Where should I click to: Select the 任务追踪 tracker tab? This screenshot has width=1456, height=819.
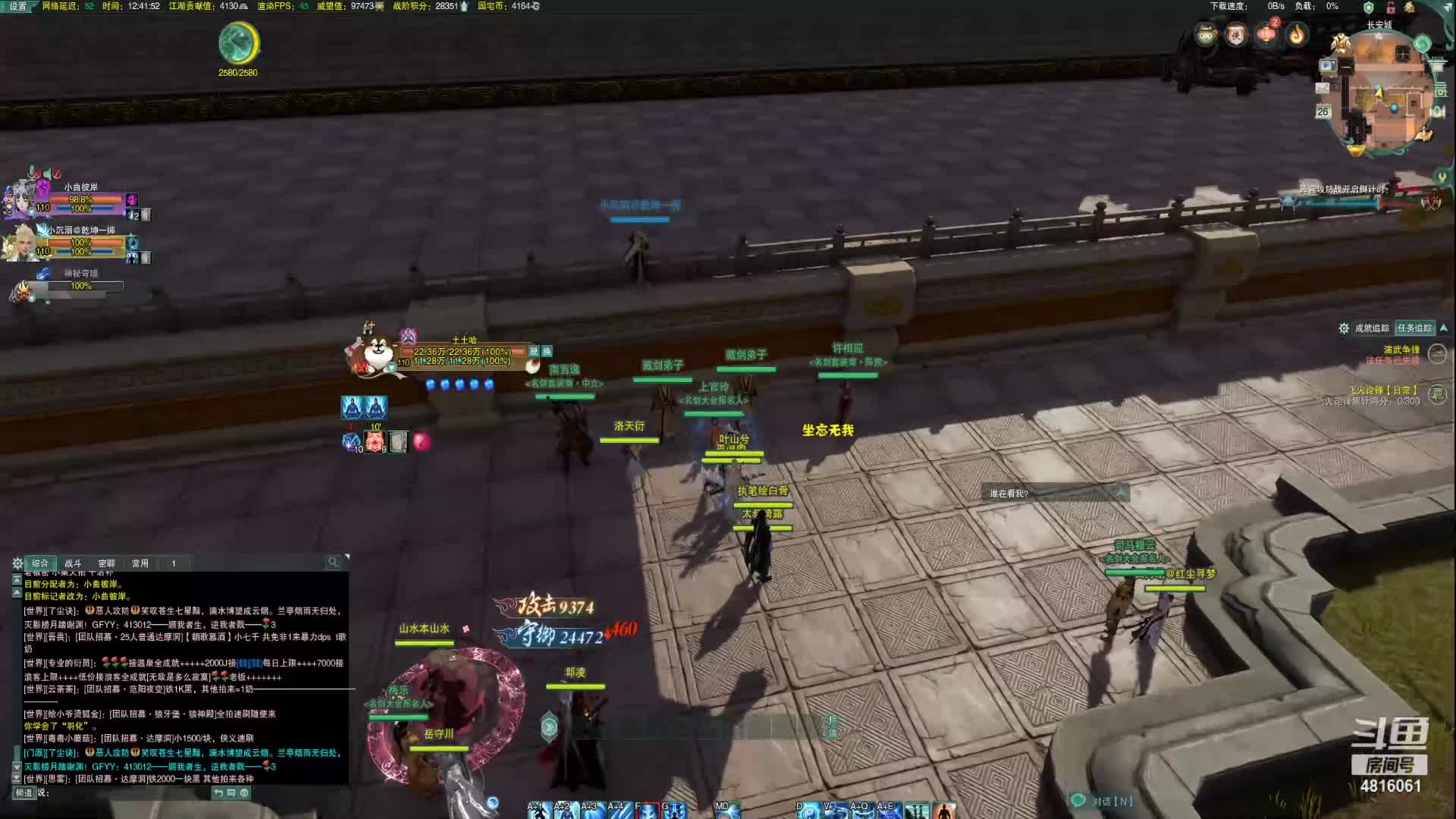[x=1414, y=328]
